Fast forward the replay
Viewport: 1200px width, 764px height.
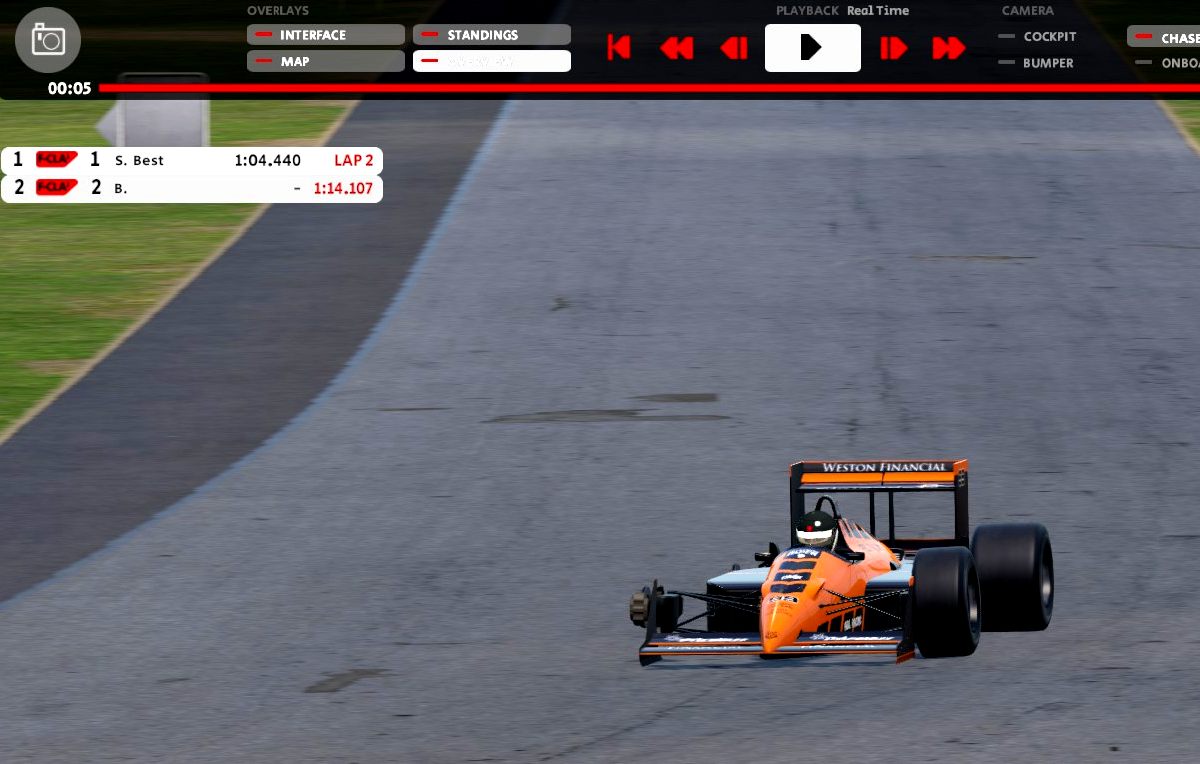[948, 48]
